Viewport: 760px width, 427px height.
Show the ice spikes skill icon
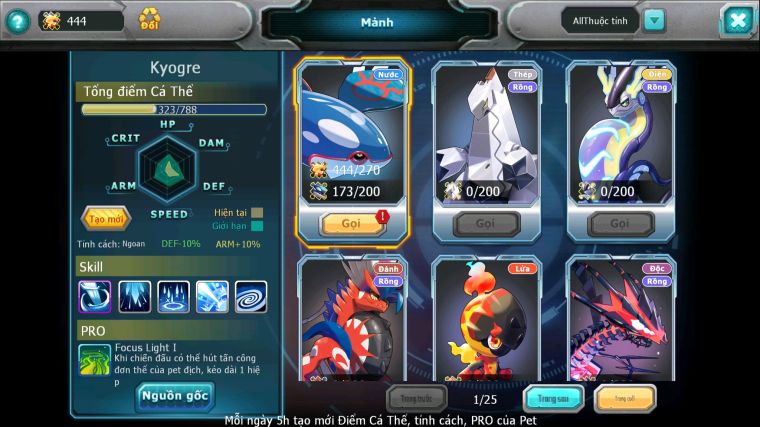pyautogui.click(x=173, y=296)
